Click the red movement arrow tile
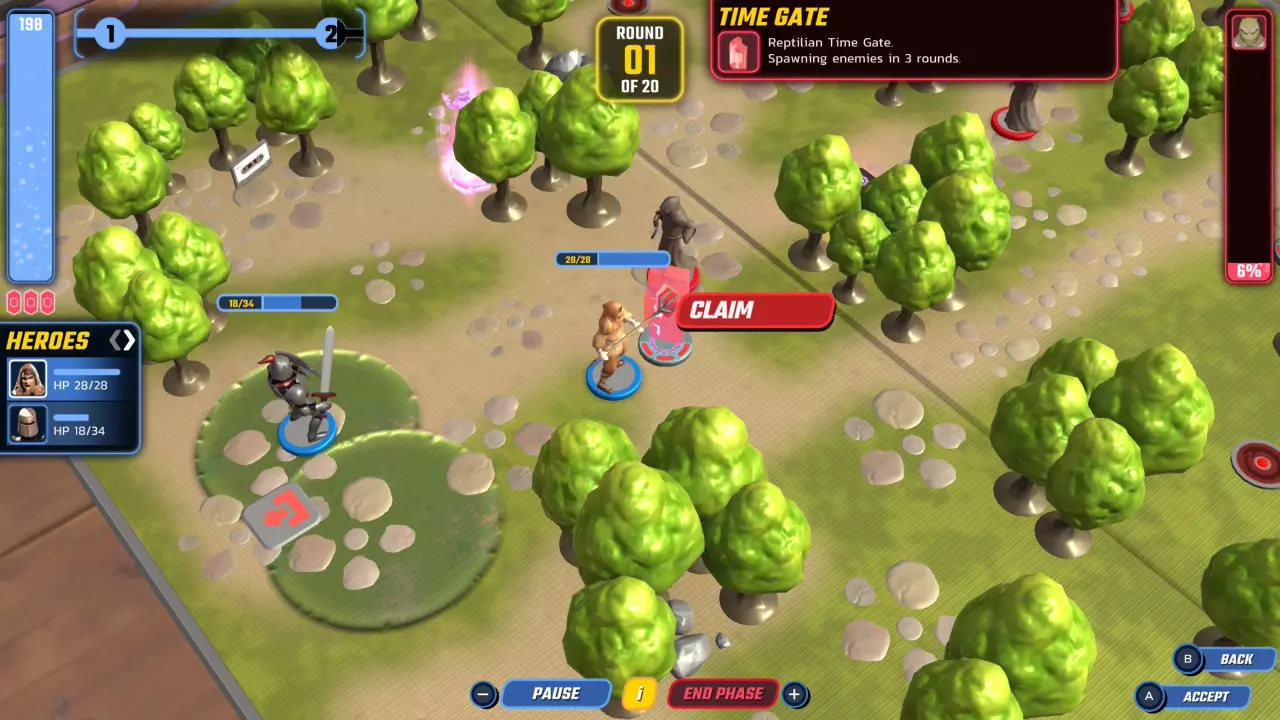1280x720 pixels. (x=284, y=513)
